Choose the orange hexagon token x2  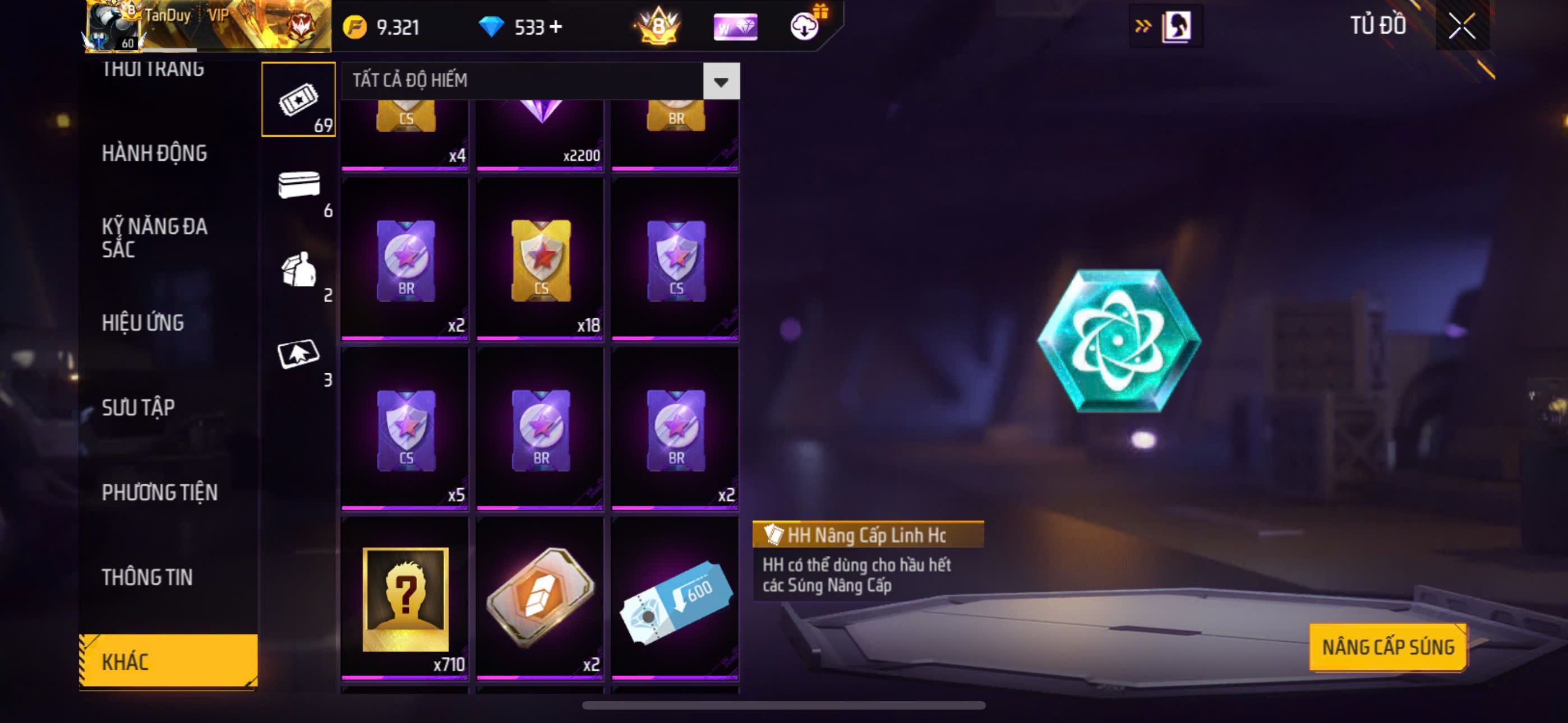coord(541,597)
